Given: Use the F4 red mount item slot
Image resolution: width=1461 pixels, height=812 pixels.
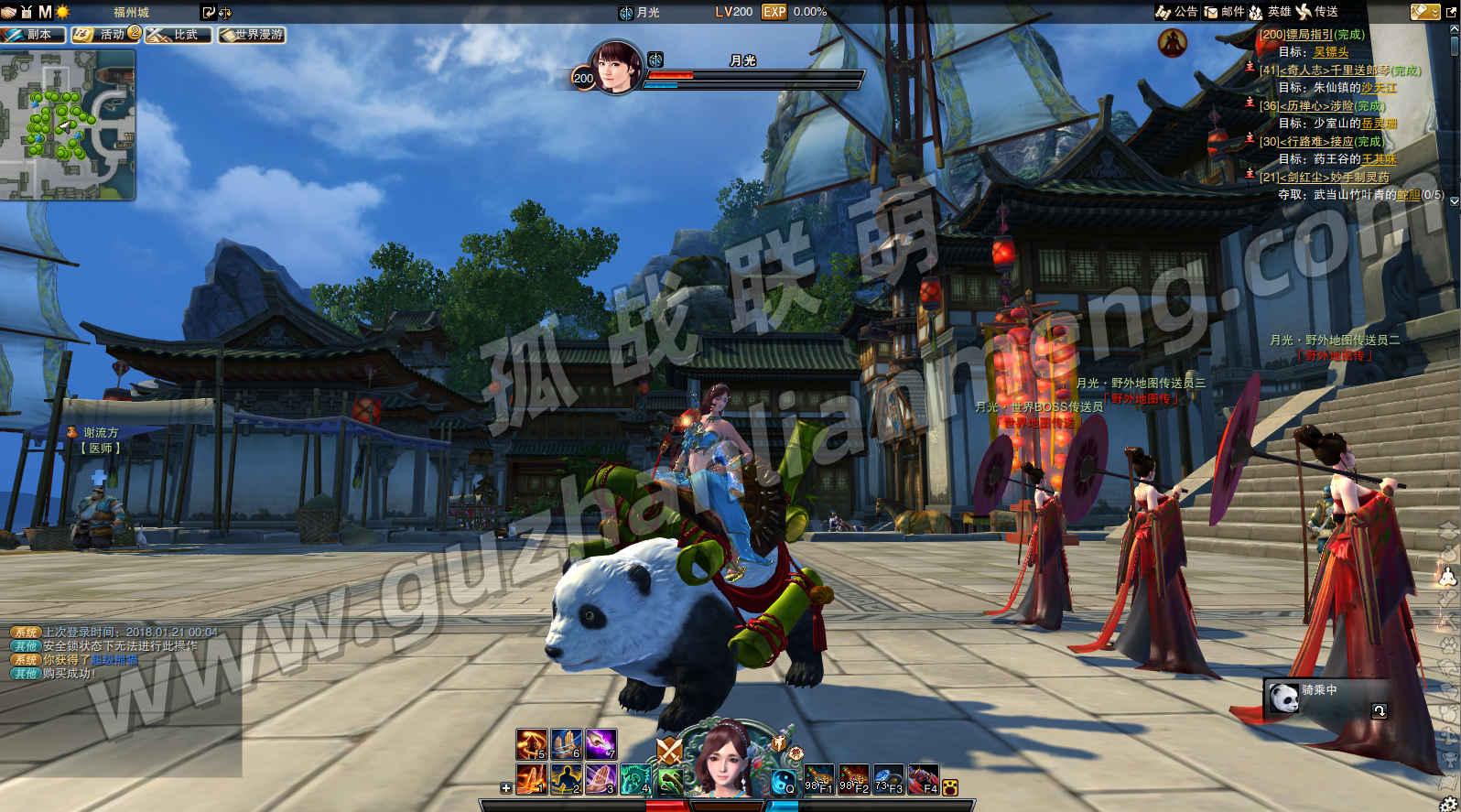Looking at the screenshot, I should [x=923, y=779].
